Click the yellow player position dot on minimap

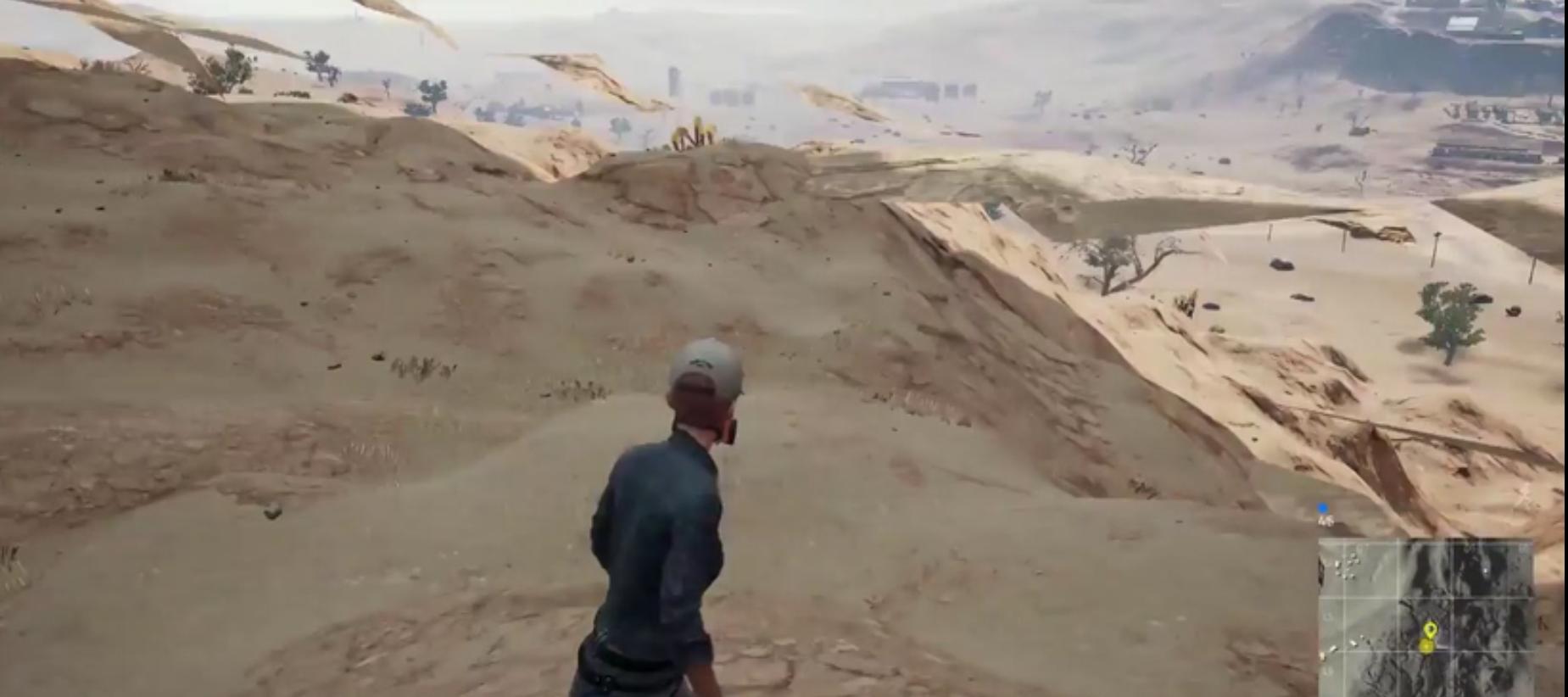pos(1426,645)
